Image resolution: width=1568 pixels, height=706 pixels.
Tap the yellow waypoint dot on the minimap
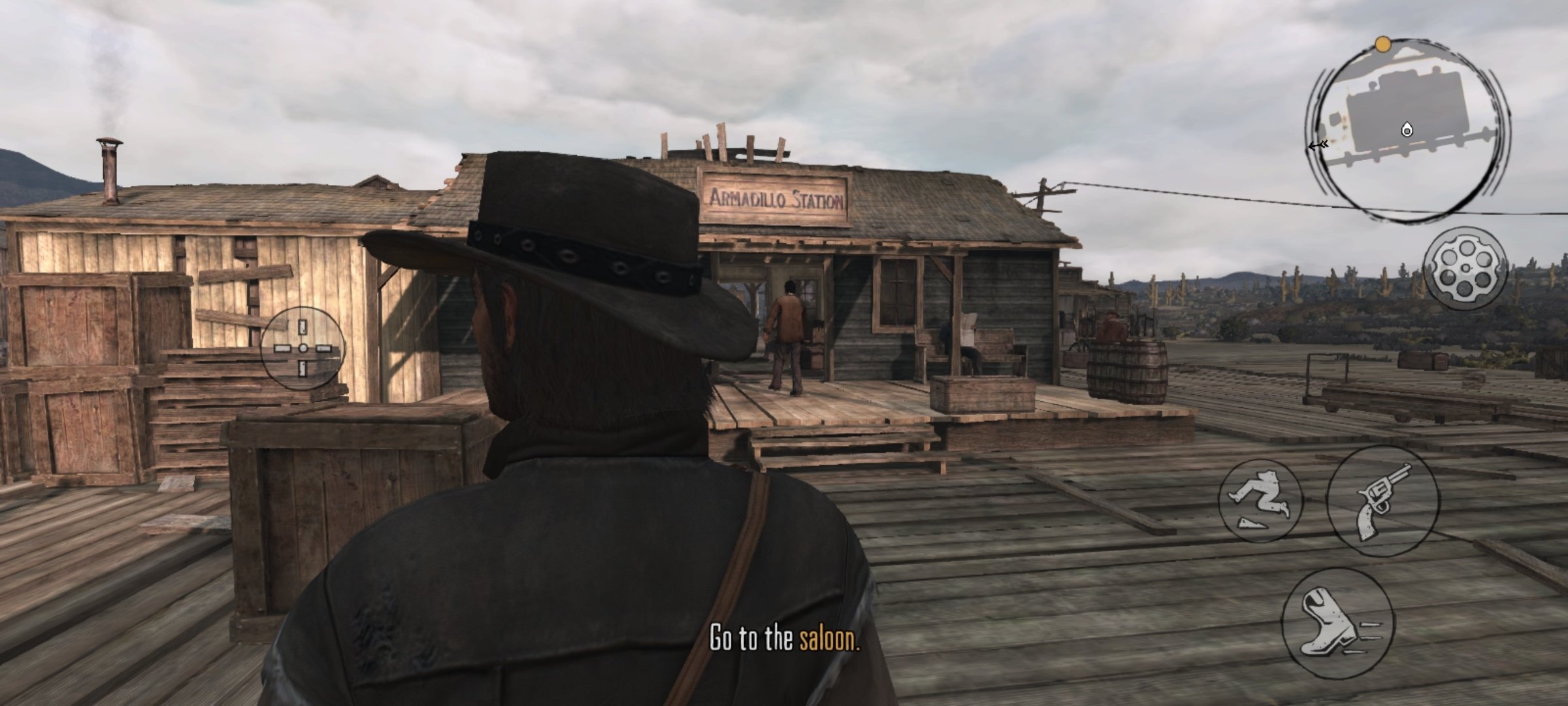tap(1383, 44)
